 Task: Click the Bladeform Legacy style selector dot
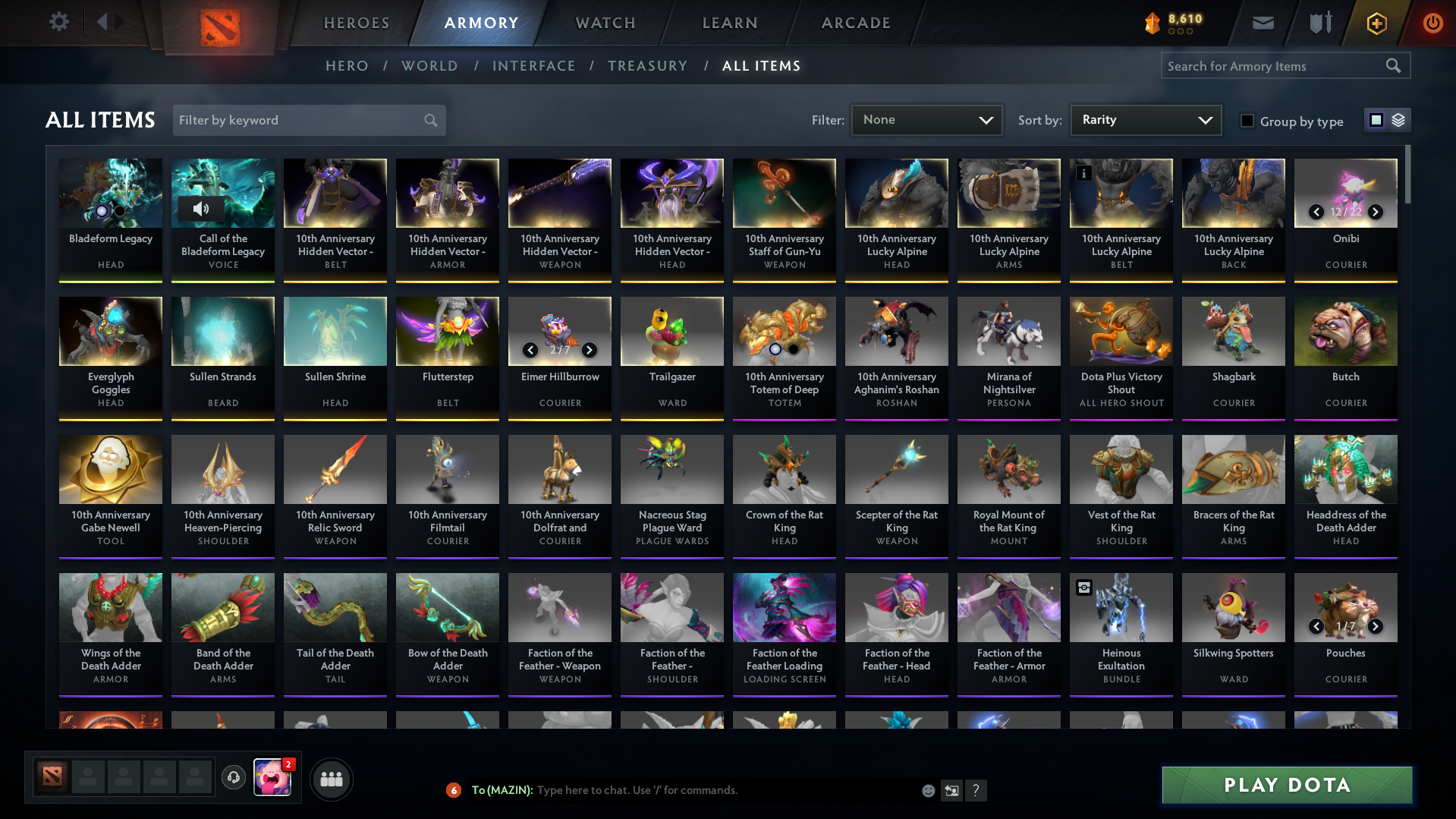(100, 209)
